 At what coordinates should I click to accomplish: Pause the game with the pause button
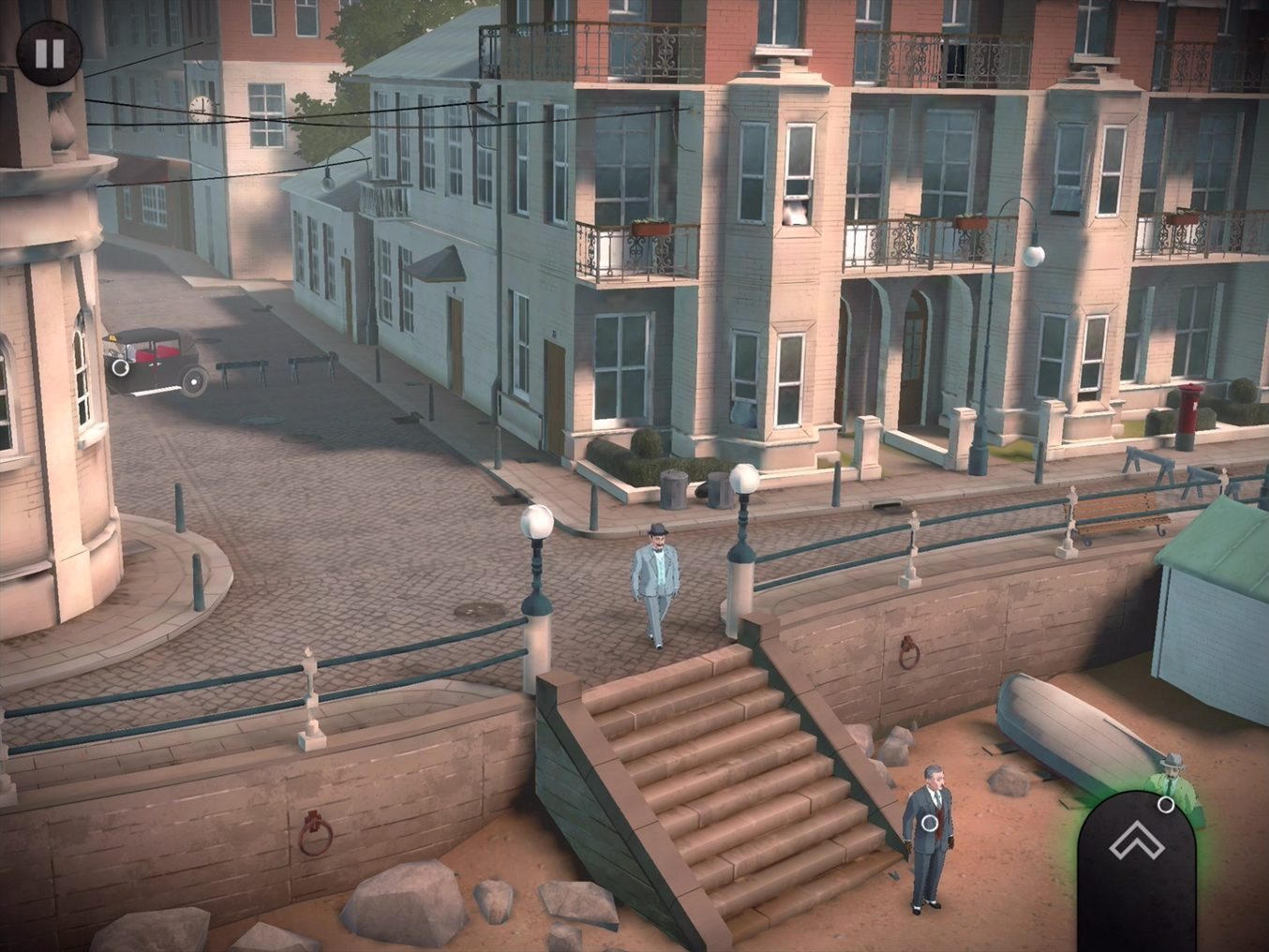tap(49, 52)
